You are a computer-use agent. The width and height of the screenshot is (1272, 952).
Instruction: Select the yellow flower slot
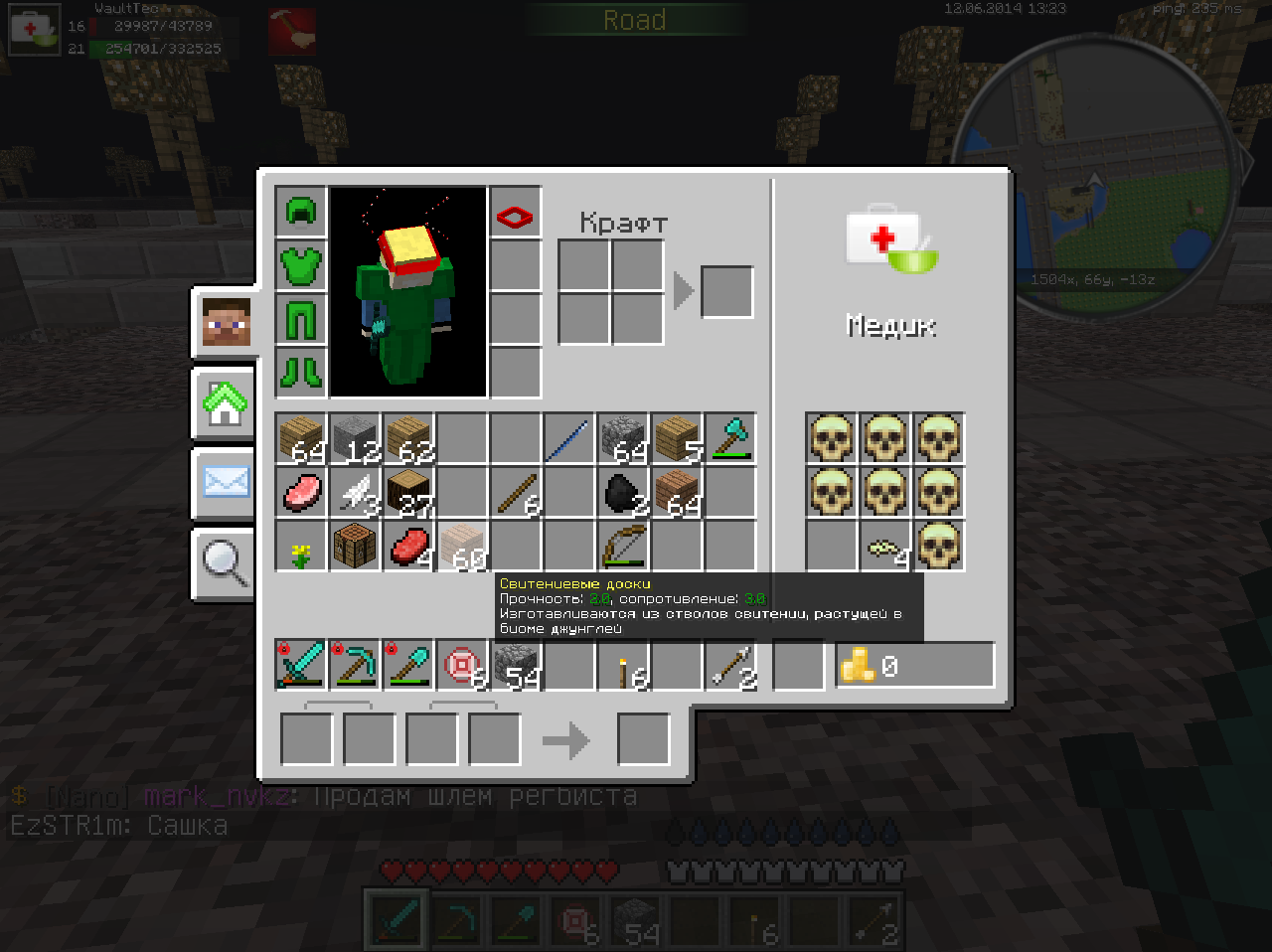[301, 546]
